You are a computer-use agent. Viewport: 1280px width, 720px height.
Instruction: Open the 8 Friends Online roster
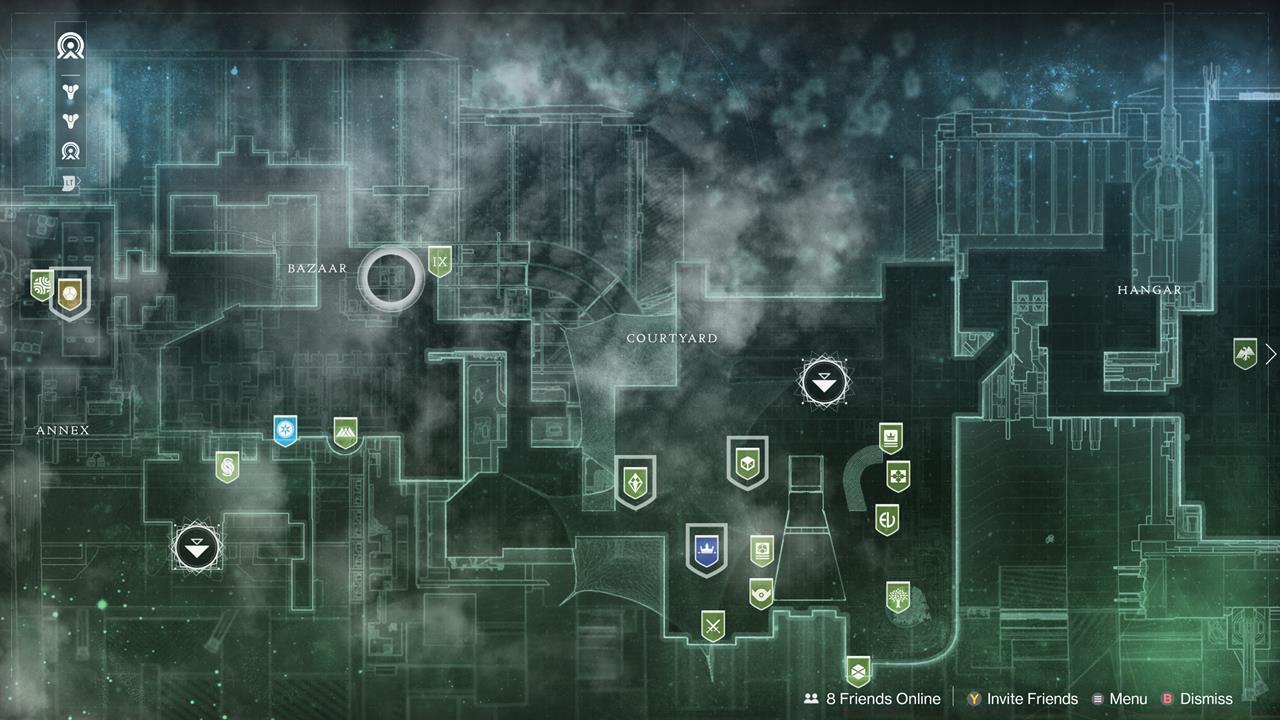pos(873,698)
